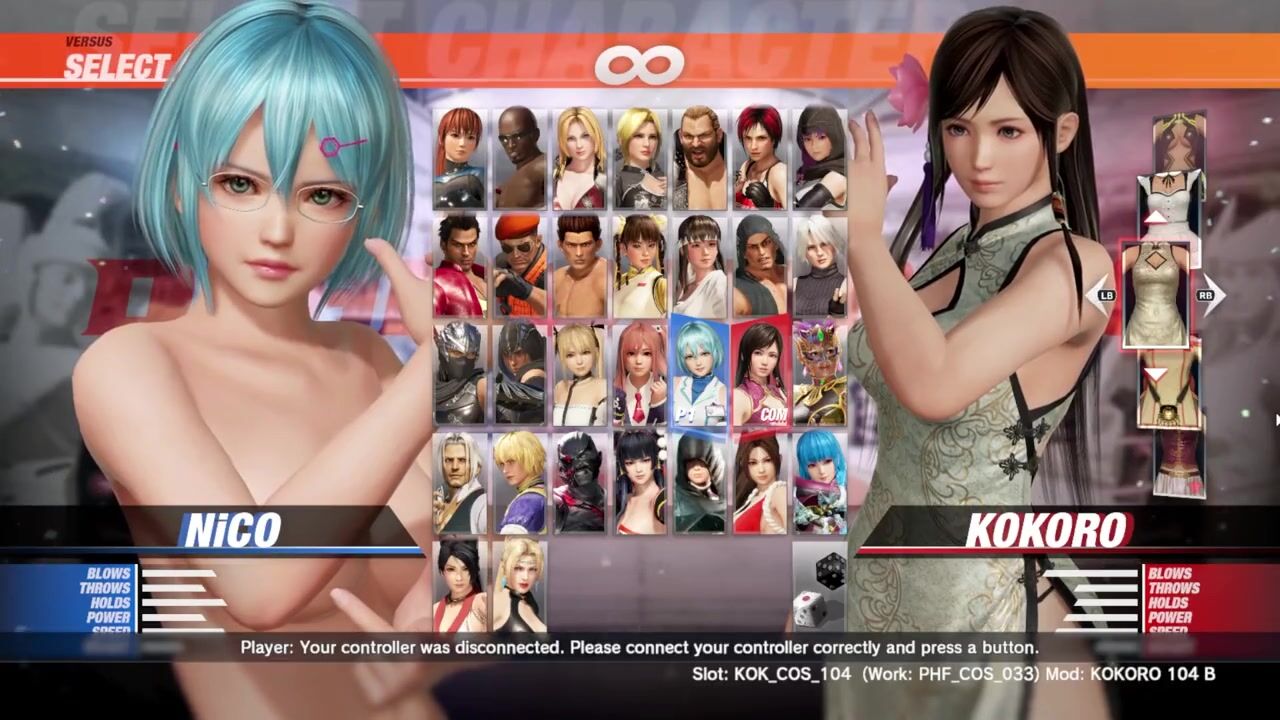The image size is (1280, 720).
Task: Choose Zack from the character grid
Action: [x=520, y=158]
